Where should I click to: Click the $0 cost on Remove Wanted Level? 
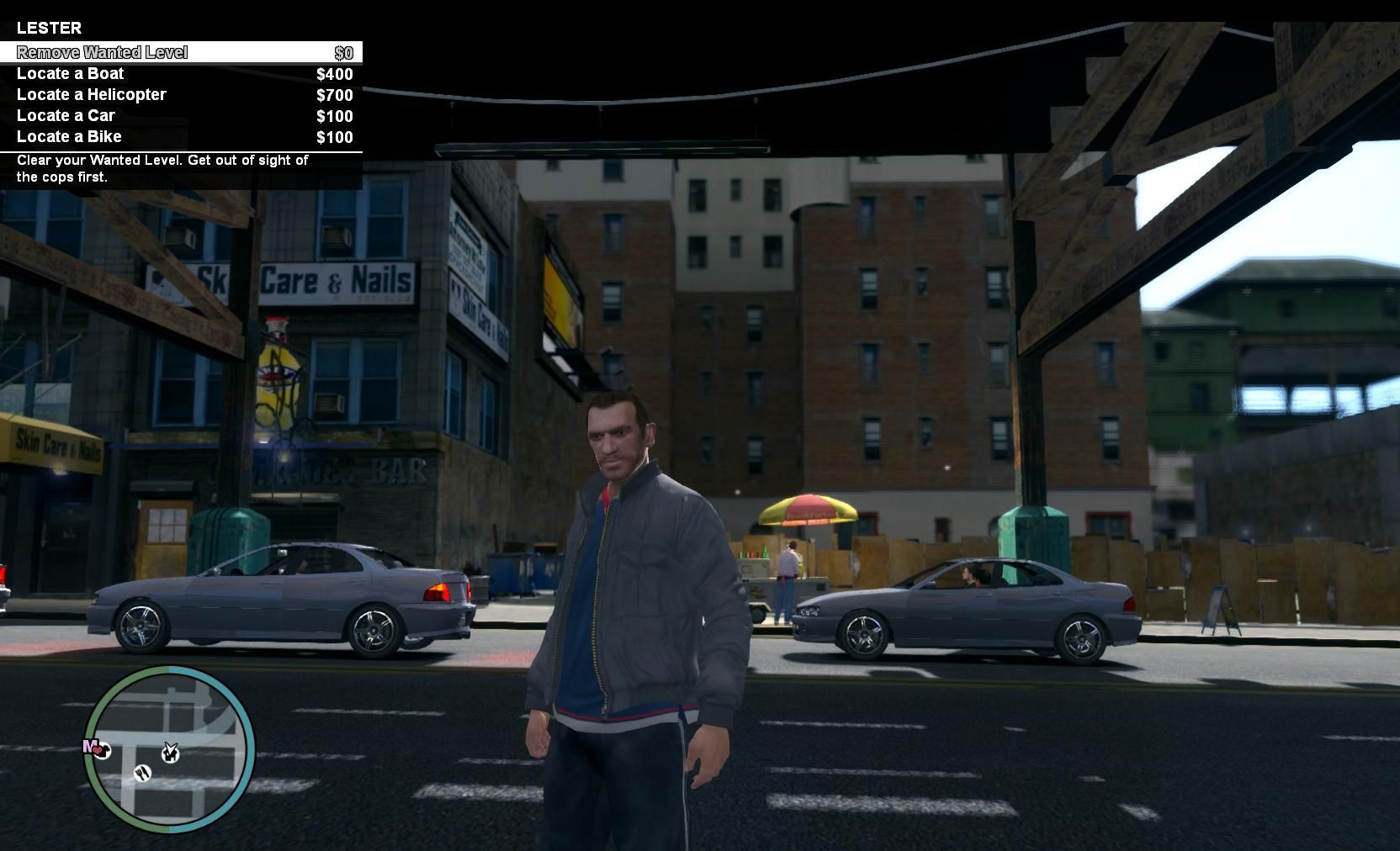pos(343,52)
